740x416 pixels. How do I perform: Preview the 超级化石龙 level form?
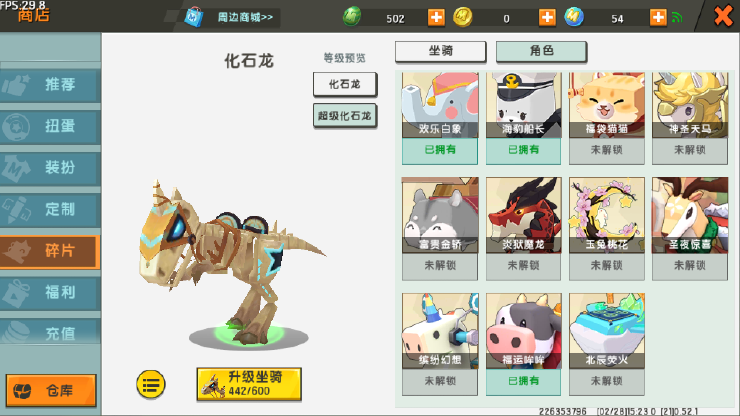pyautogui.click(x=344, y=116)
